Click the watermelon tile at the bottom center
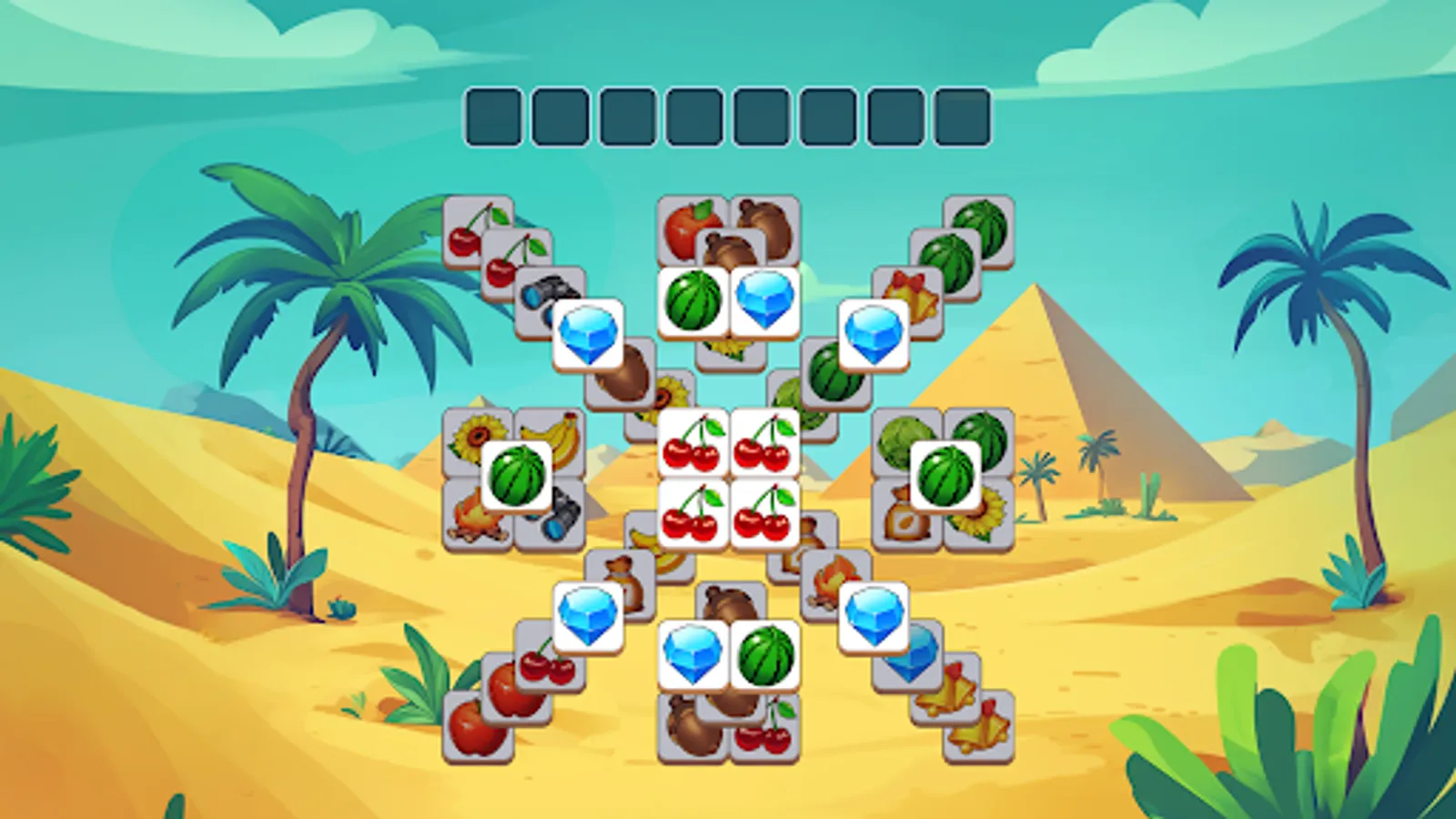Viewport: 1456px width, 819px height. (x=764, y=655)
